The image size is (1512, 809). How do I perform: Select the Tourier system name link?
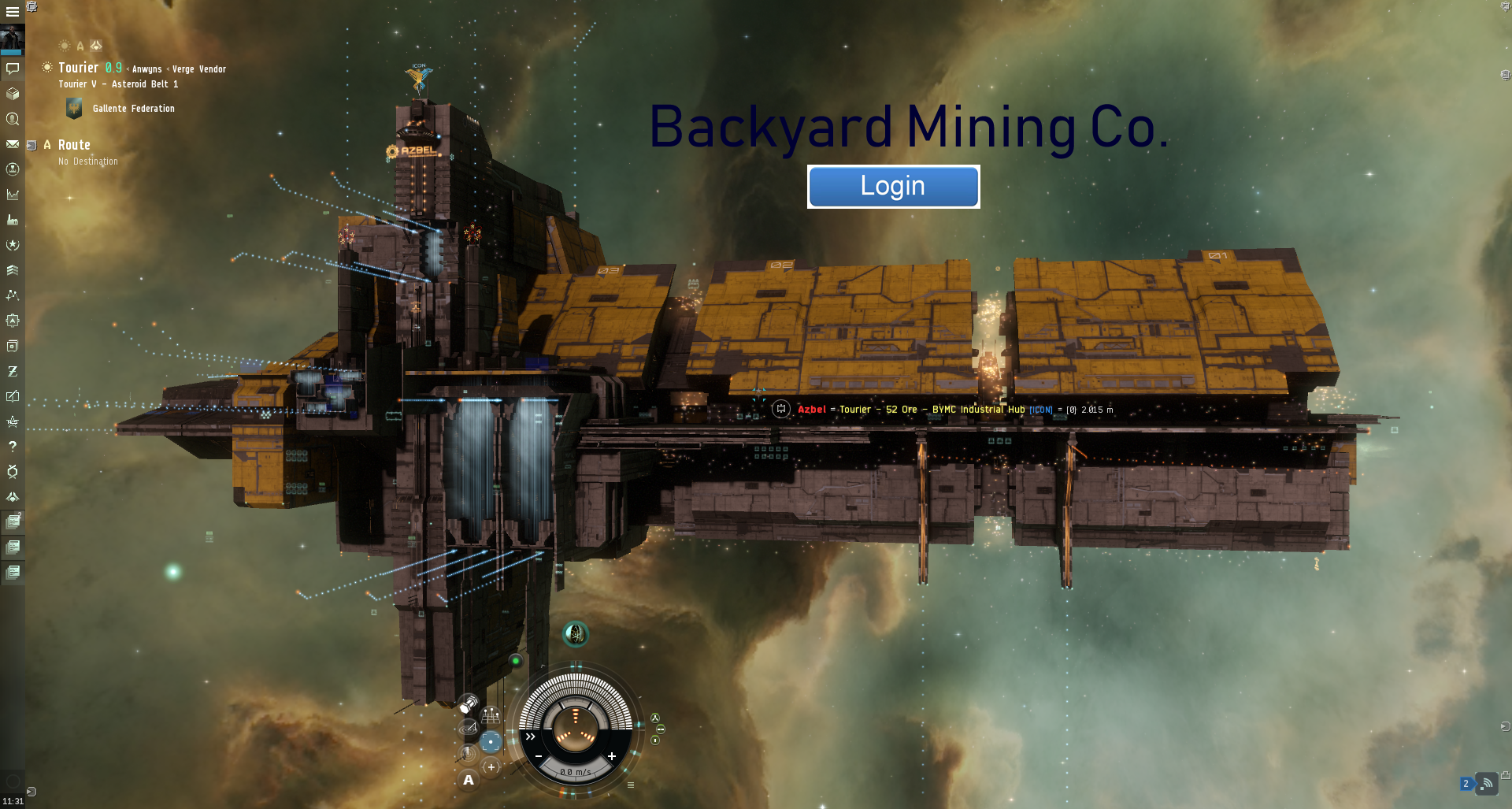click(x=79, y=69)
